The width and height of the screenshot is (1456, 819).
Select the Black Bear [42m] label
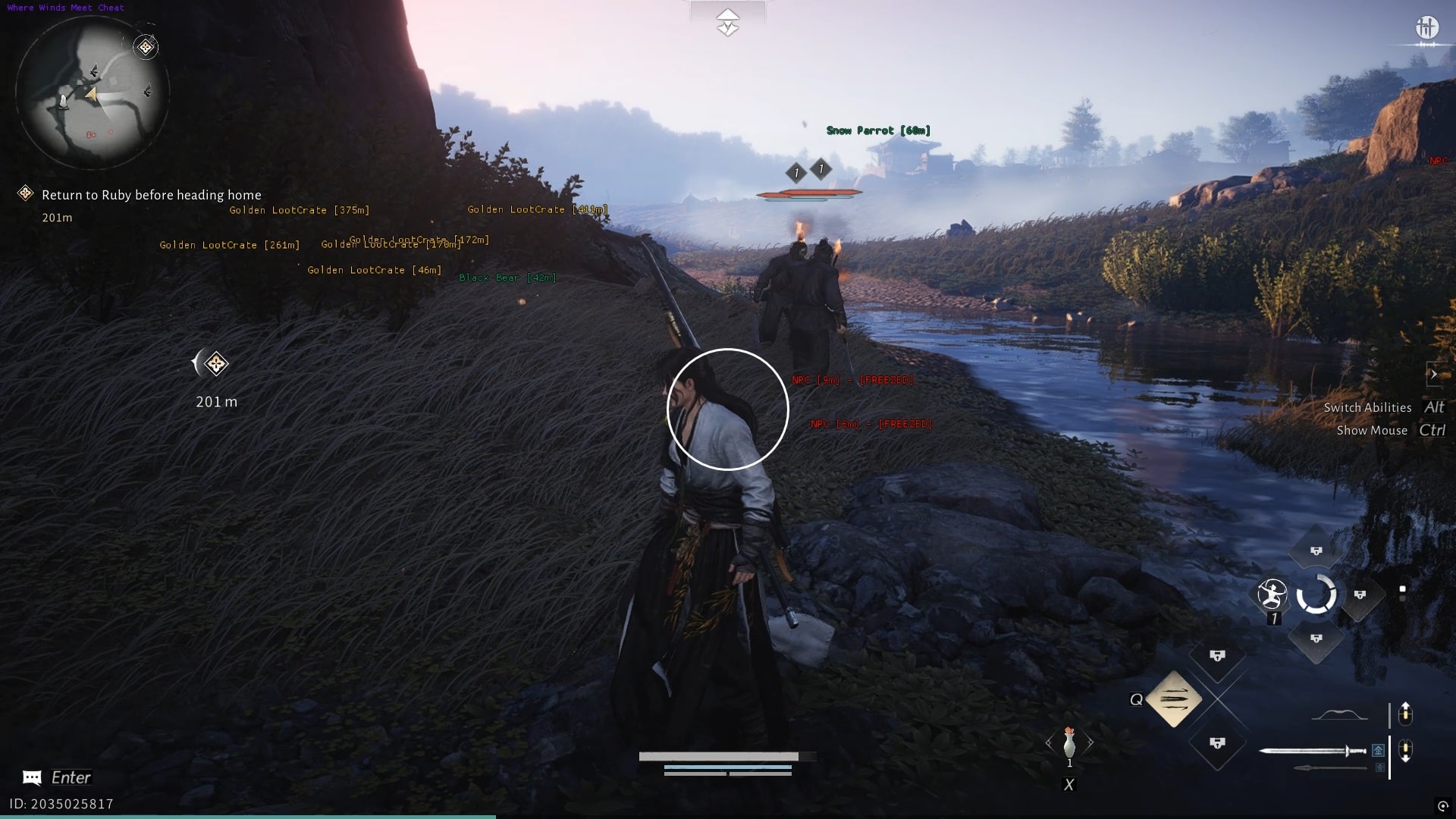[508, 278]
